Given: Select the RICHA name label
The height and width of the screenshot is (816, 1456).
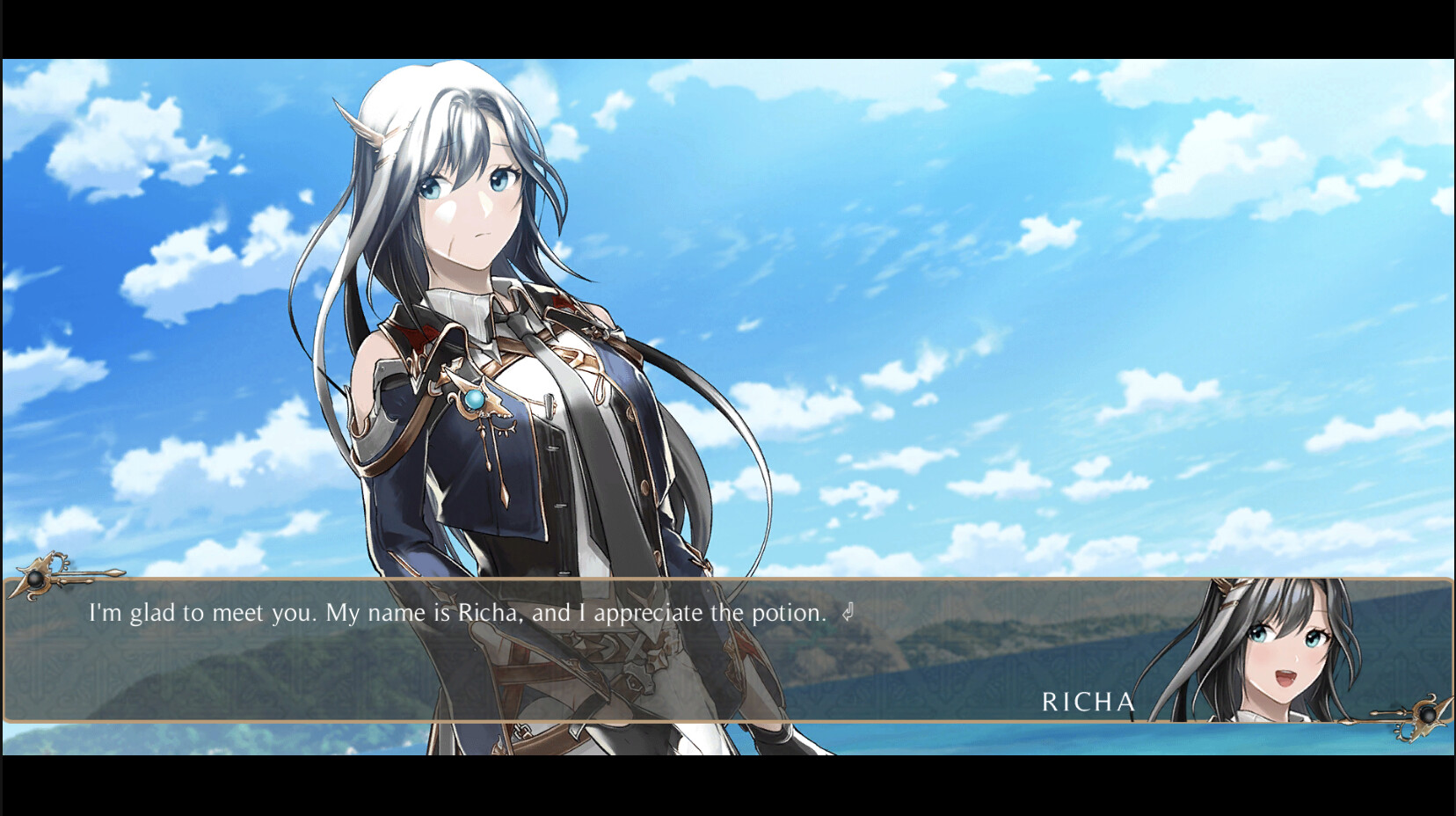Looking at the screenshot, I should (x=1090, y=702).
